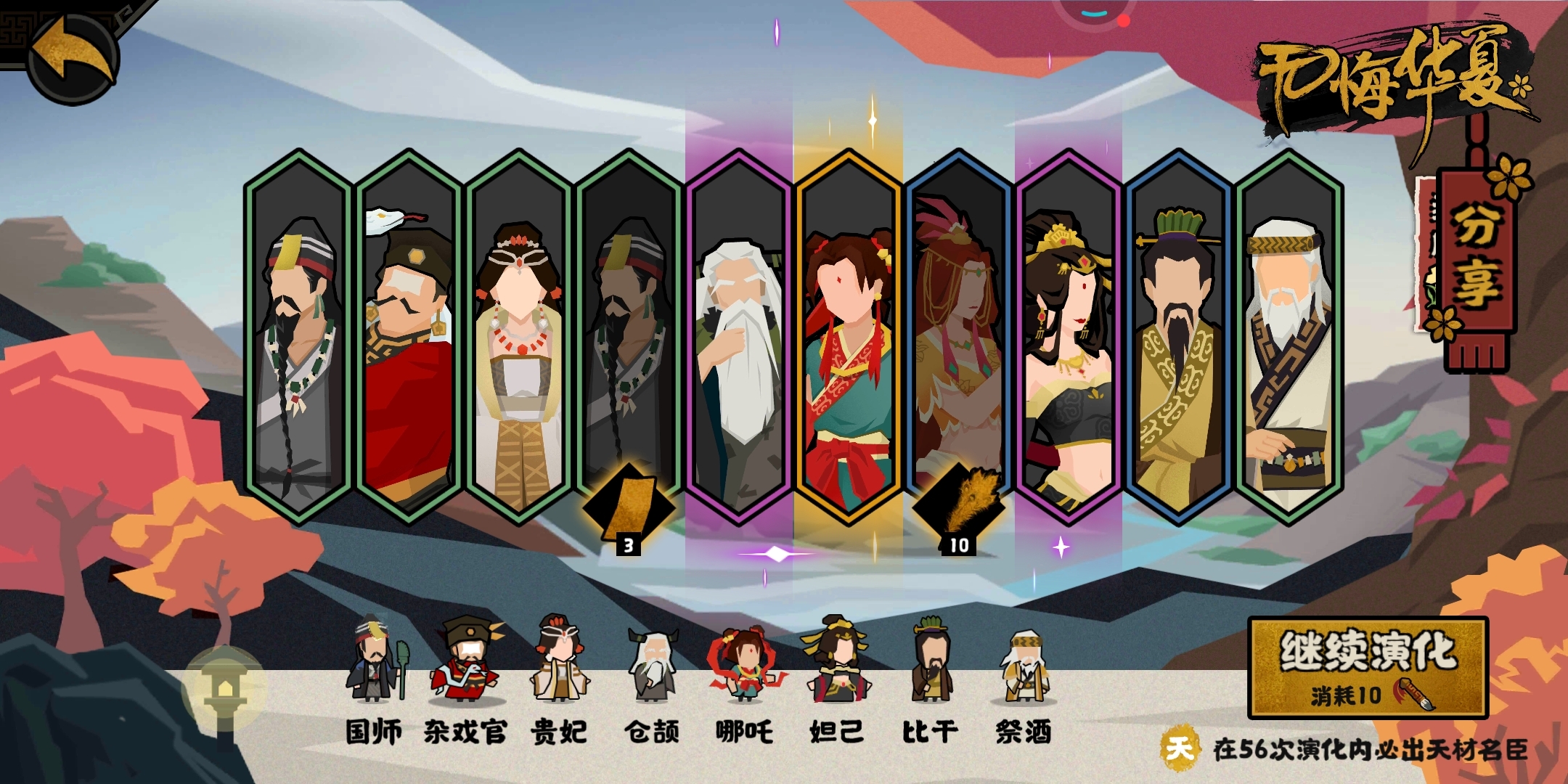
Task: Select the noble consort card in the green frame
Action: coord(518,336)
